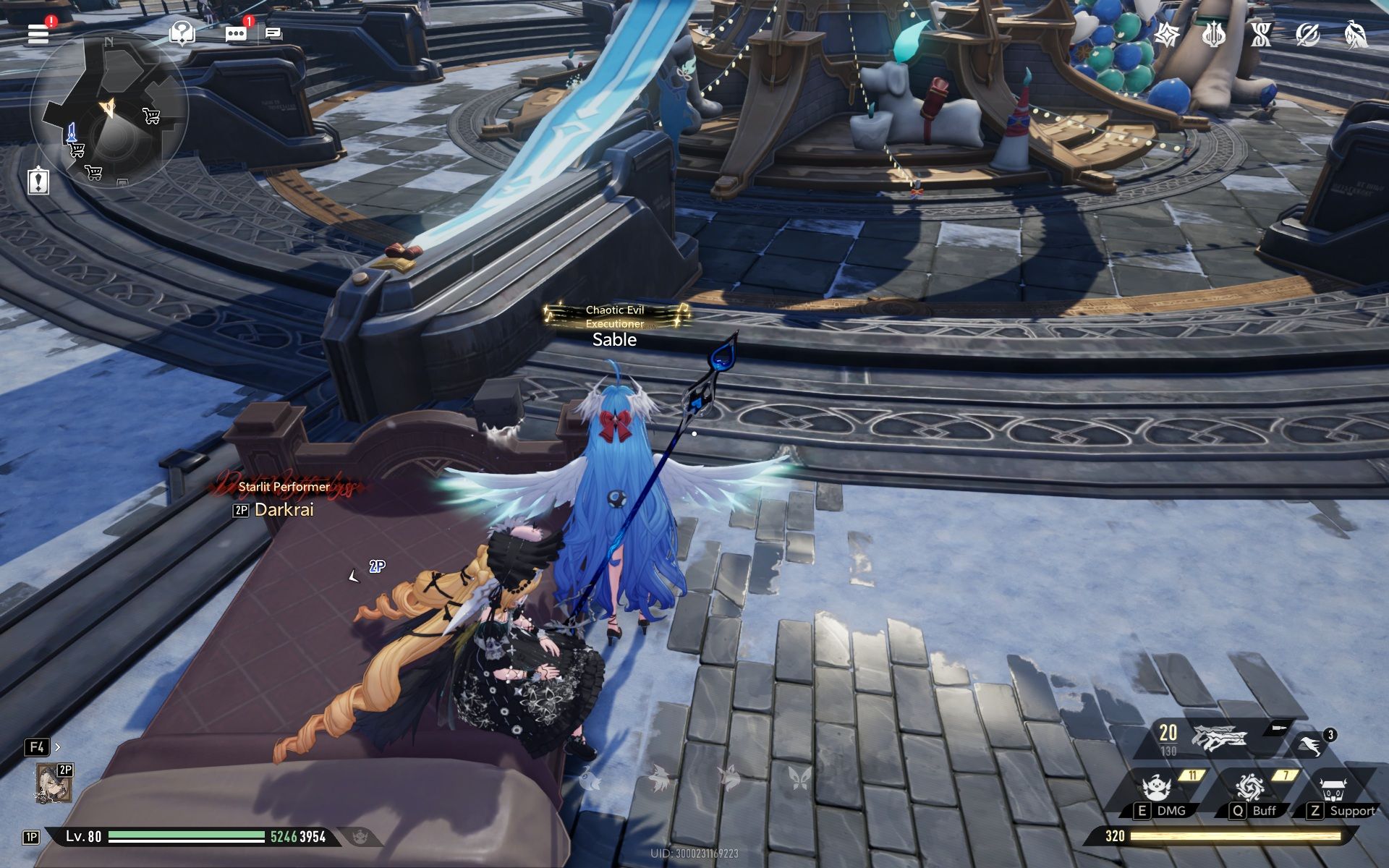Viewport: 1389px width, 868px height.
Task: Select the dragon-shaped ranged weapon slot
Action: [x=1219, y=739]
